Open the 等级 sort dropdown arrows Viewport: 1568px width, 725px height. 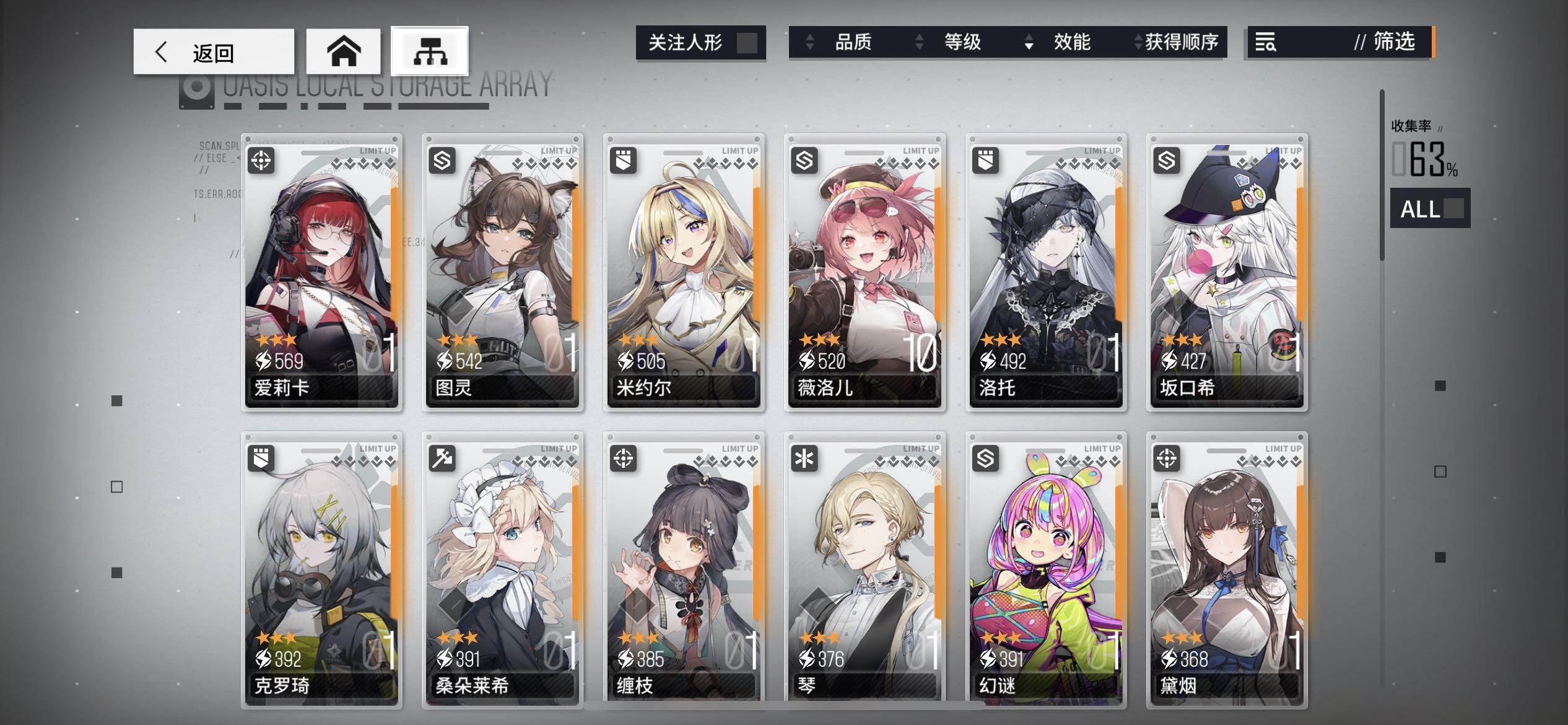(x=920, y=43)
